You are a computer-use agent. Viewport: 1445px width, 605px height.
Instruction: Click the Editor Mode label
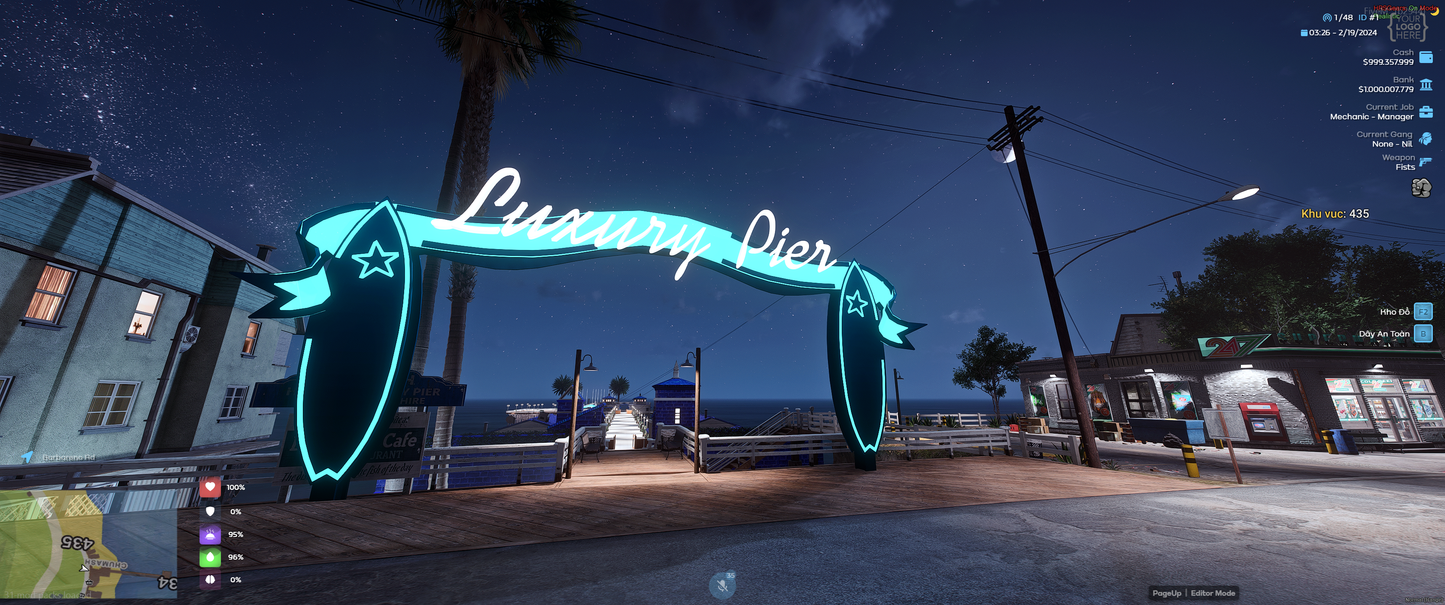[1212, 593]
